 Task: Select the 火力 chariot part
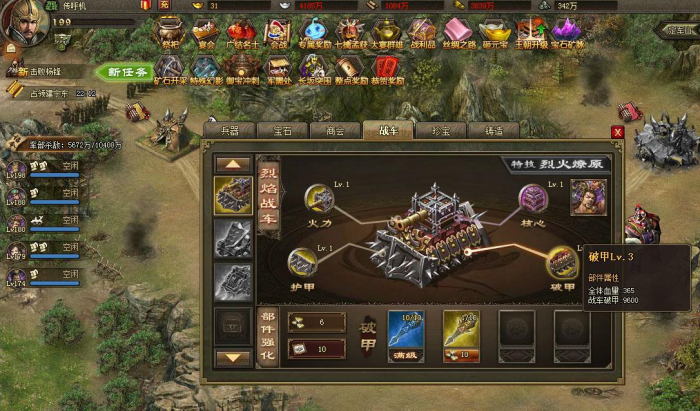click(x=319, y=199)
